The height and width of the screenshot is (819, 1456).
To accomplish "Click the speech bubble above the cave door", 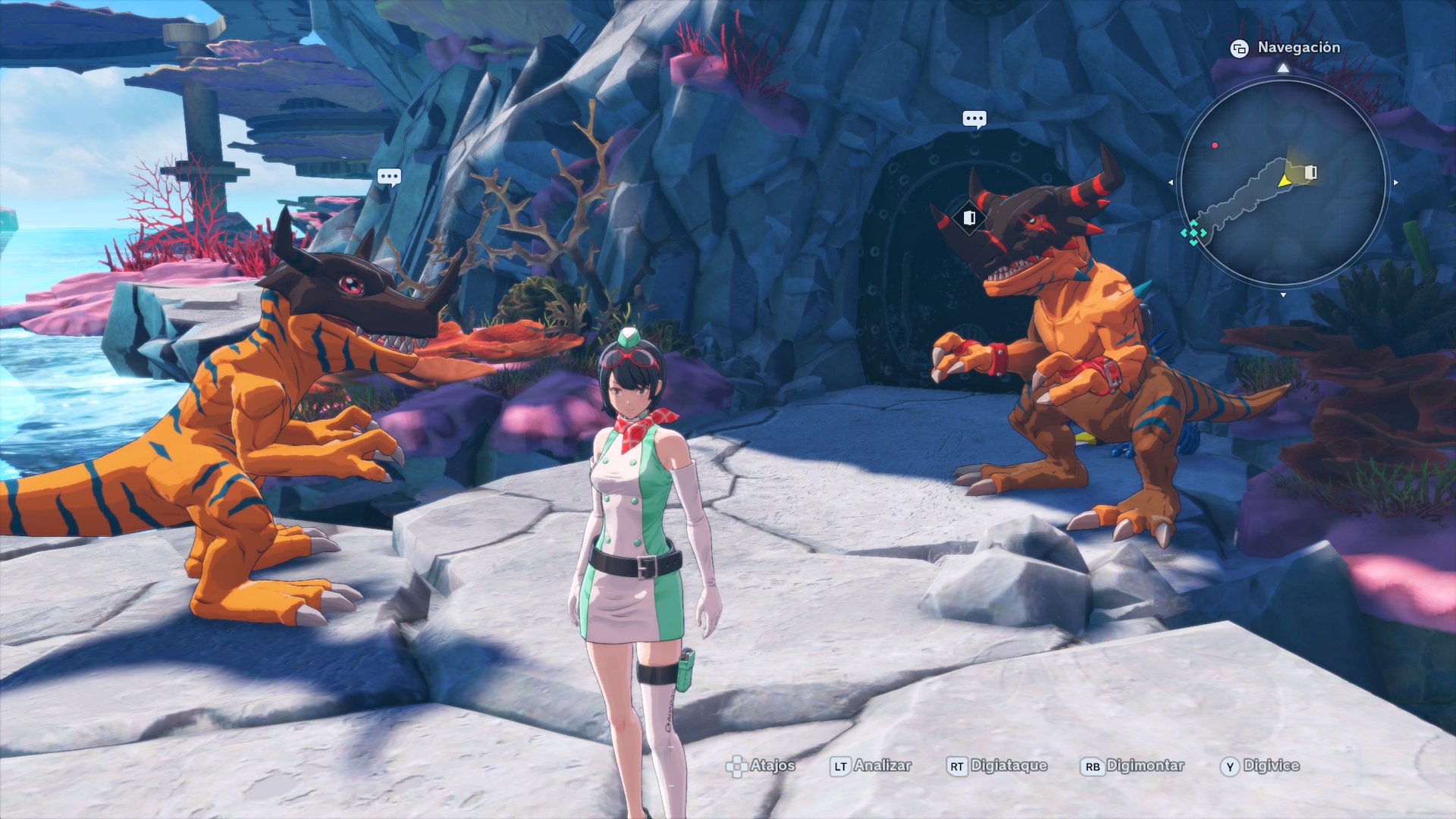I will pos(974,119).
